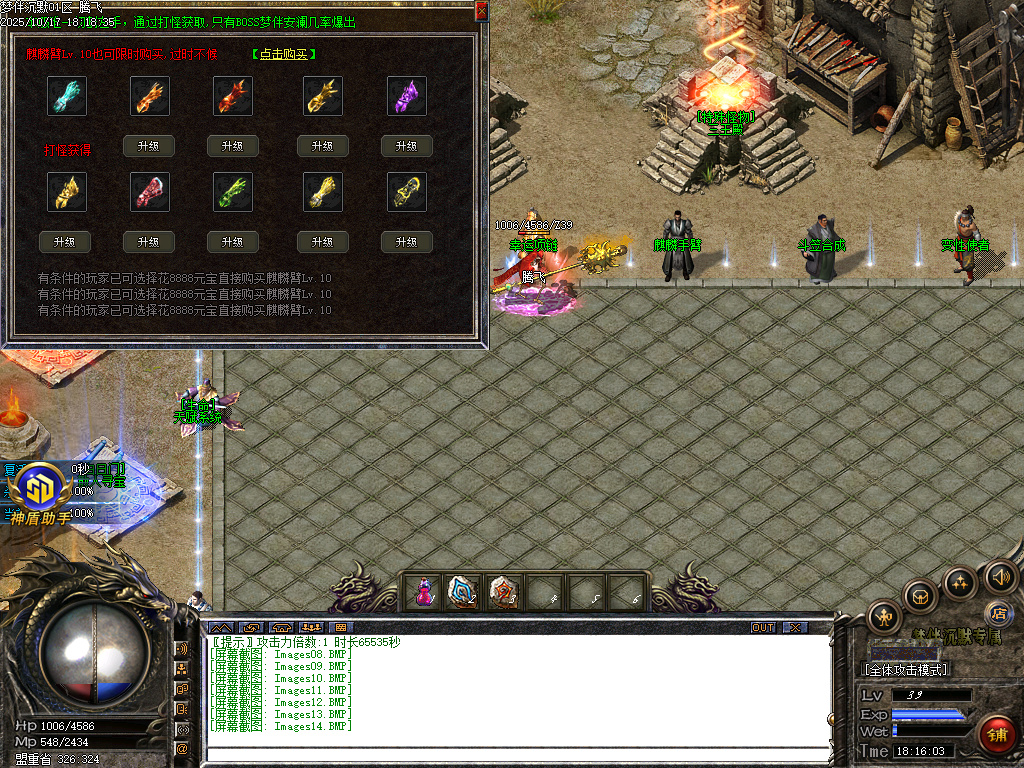The image size is (1024, 768).
Task: Click the OUT button above chat
Action: point(763,628)
